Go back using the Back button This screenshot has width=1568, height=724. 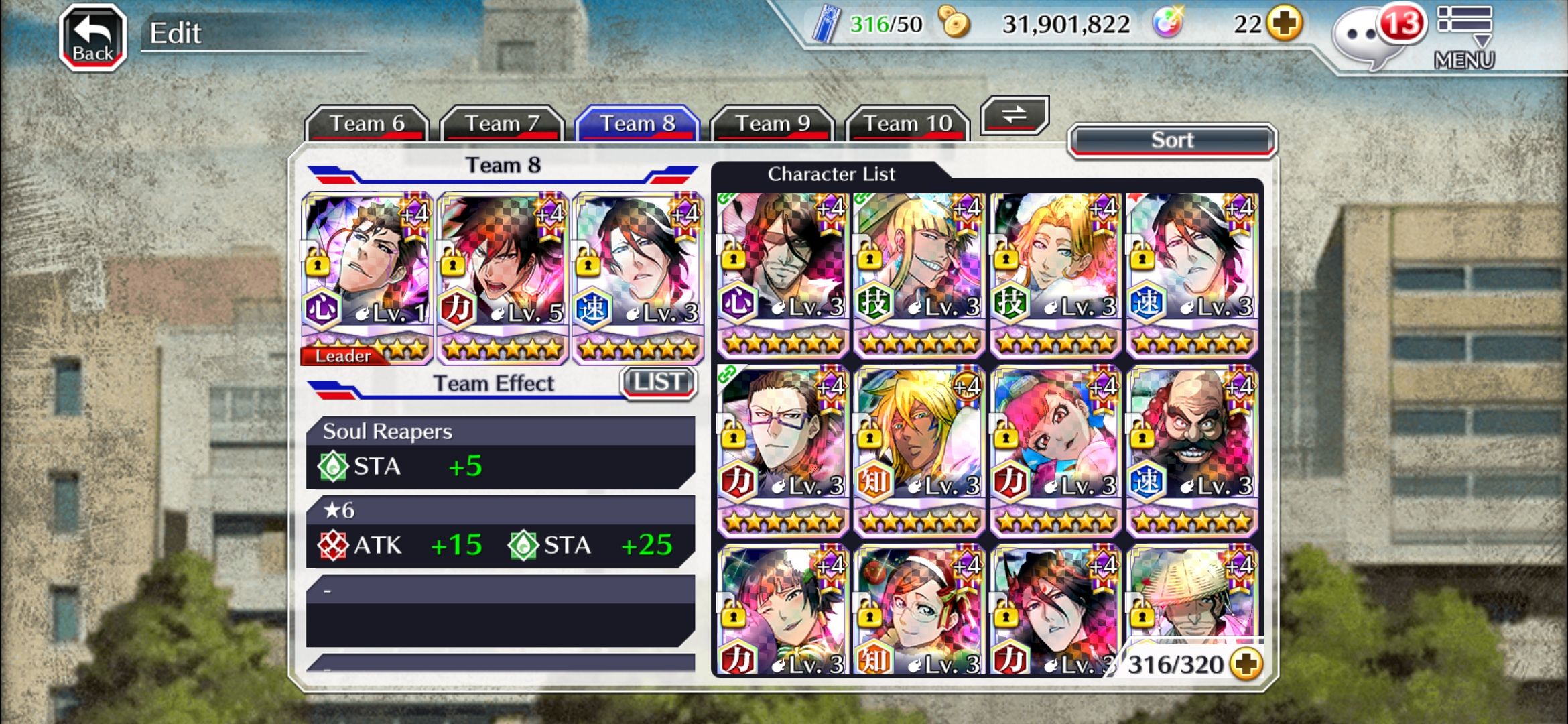pos(92,38)
